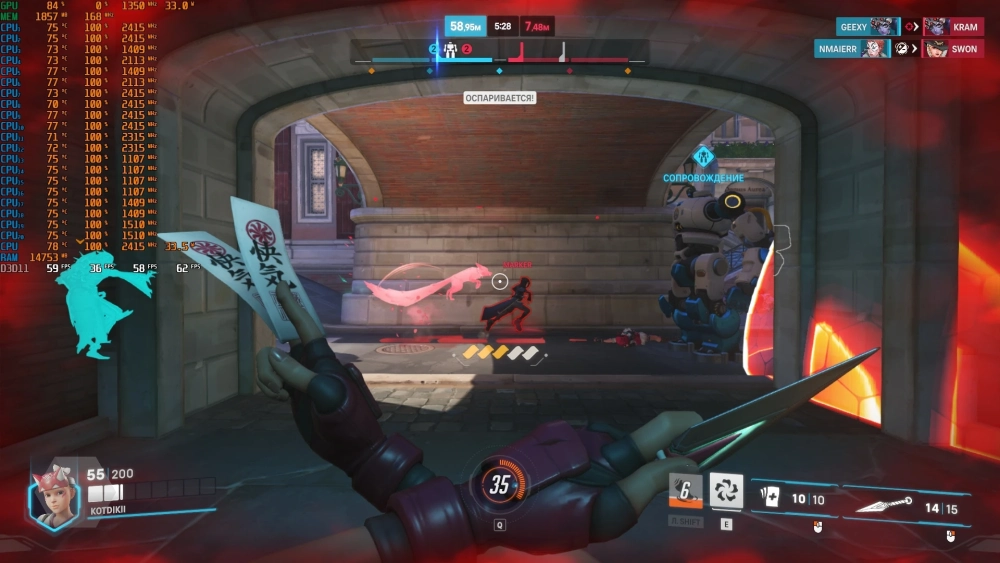
Task: Click the Оспаривается! contested label
Action: click(x=499, y=98)
